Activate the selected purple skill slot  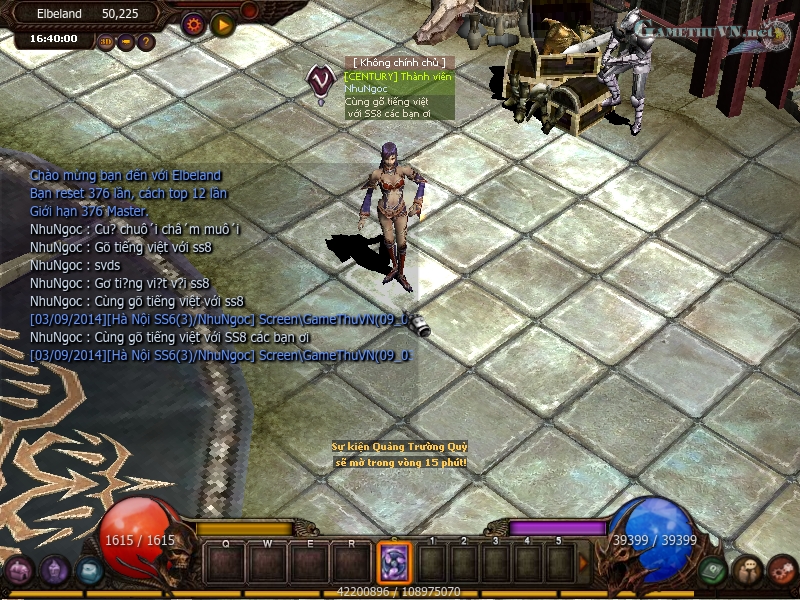pyautogui.click(x=394, y=563)
